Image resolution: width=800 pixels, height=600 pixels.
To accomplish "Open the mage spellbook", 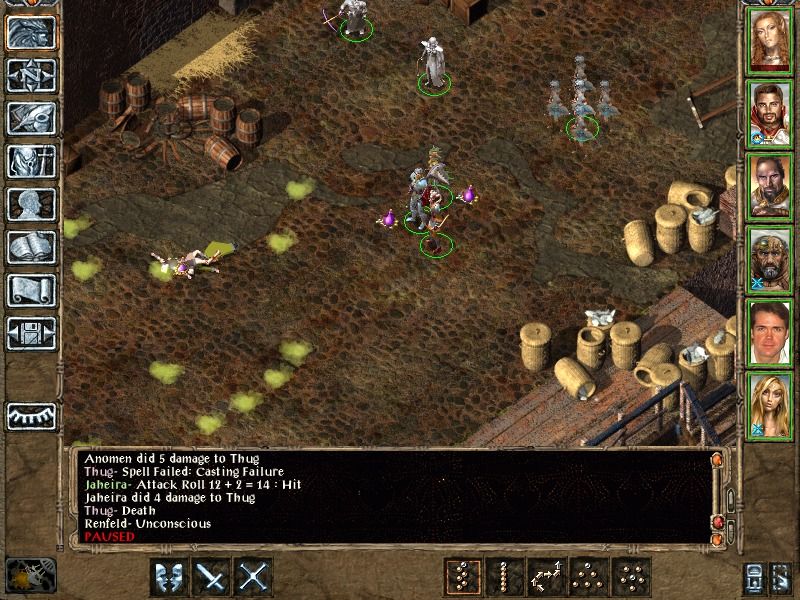I will [32, 247].
